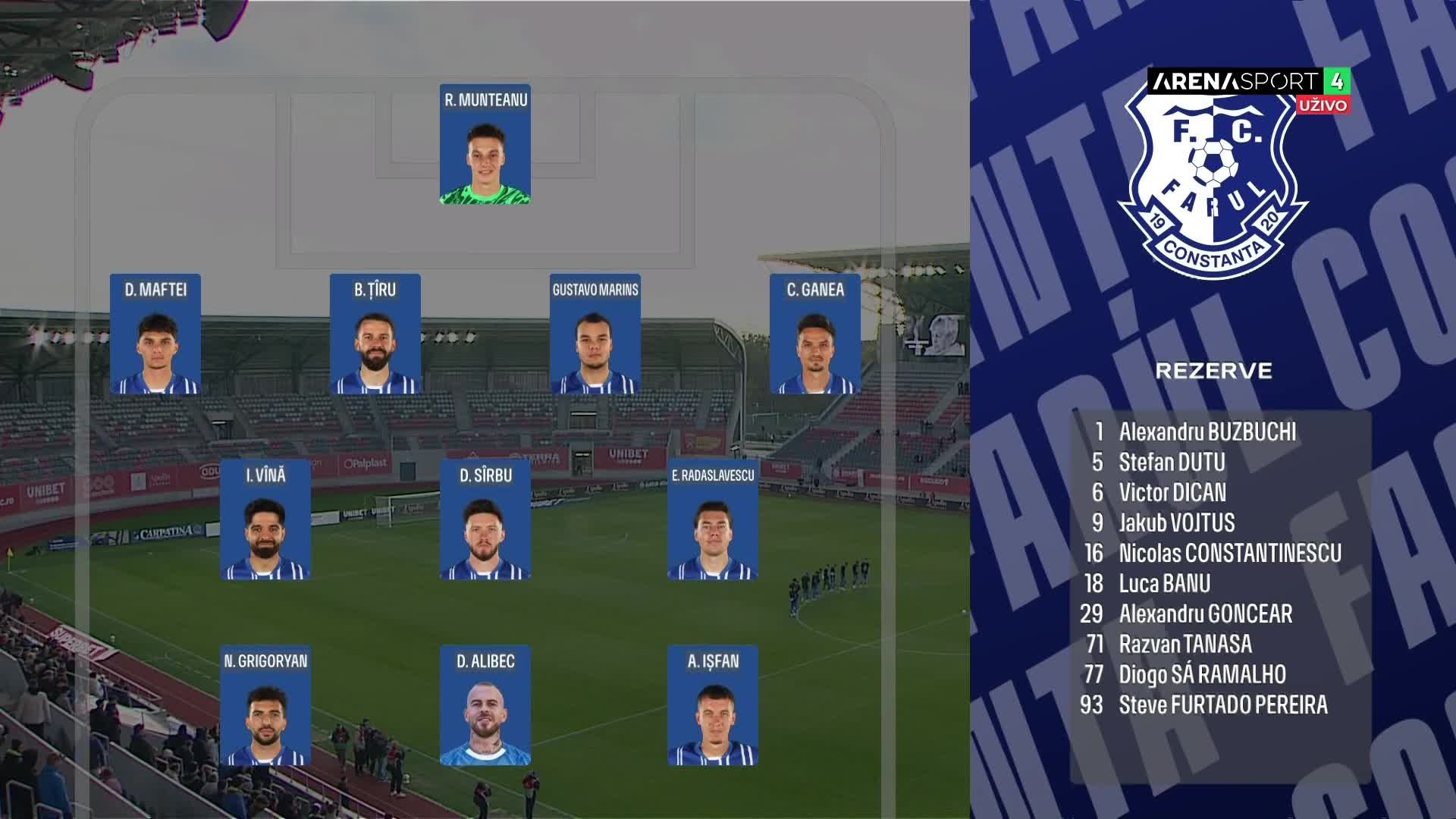Viewport: 1456px width, 819px height.
Task: Click E. Radaslavescu's player card
Action: [x=713, y=519]
